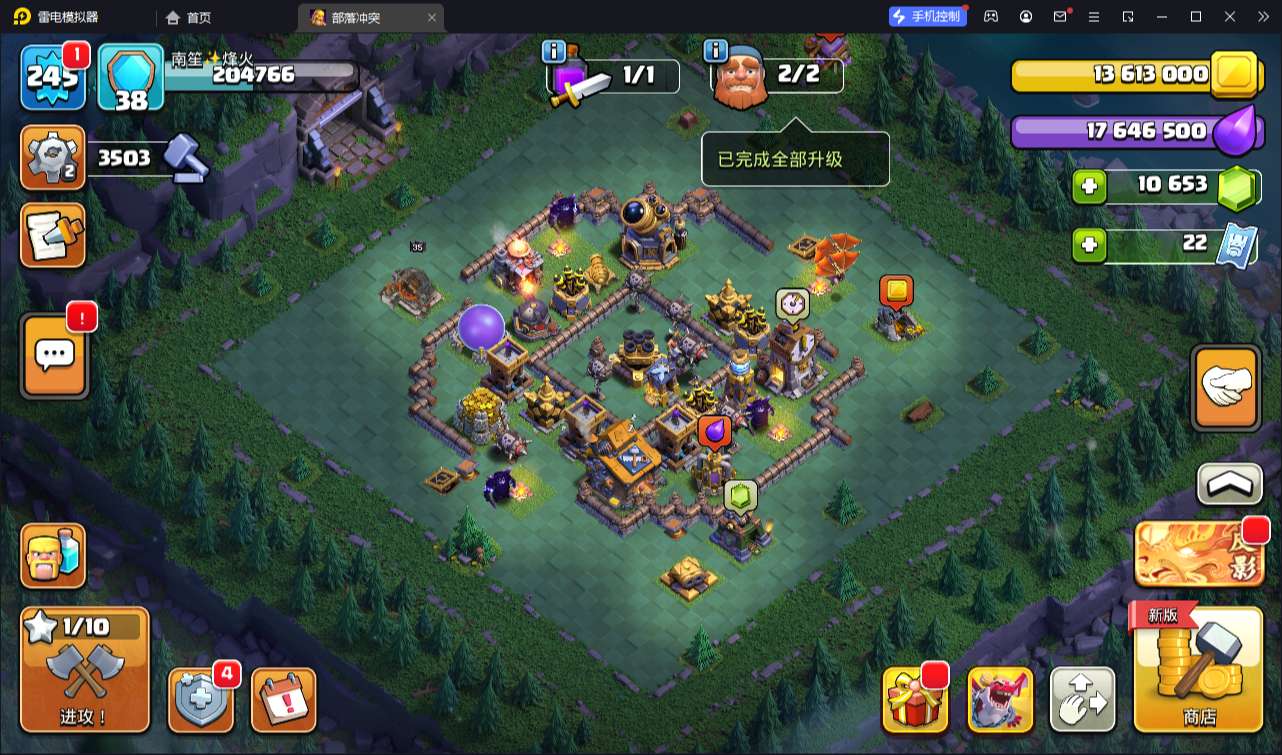Viewport: 1282px width, 755px height.
Task: Open the gear settings button showing 3503
Action: [52, 158]
